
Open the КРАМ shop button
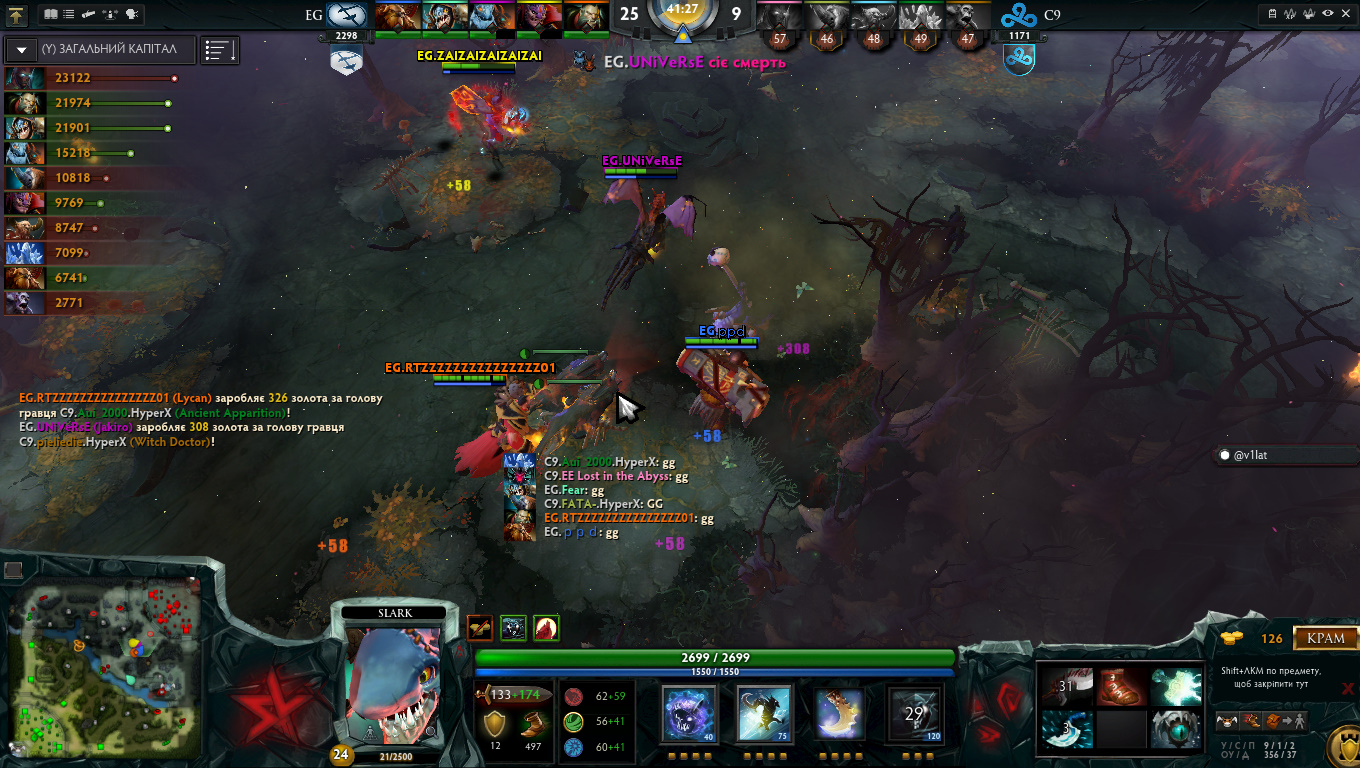pyautogui.click(x=1326, y=638)
